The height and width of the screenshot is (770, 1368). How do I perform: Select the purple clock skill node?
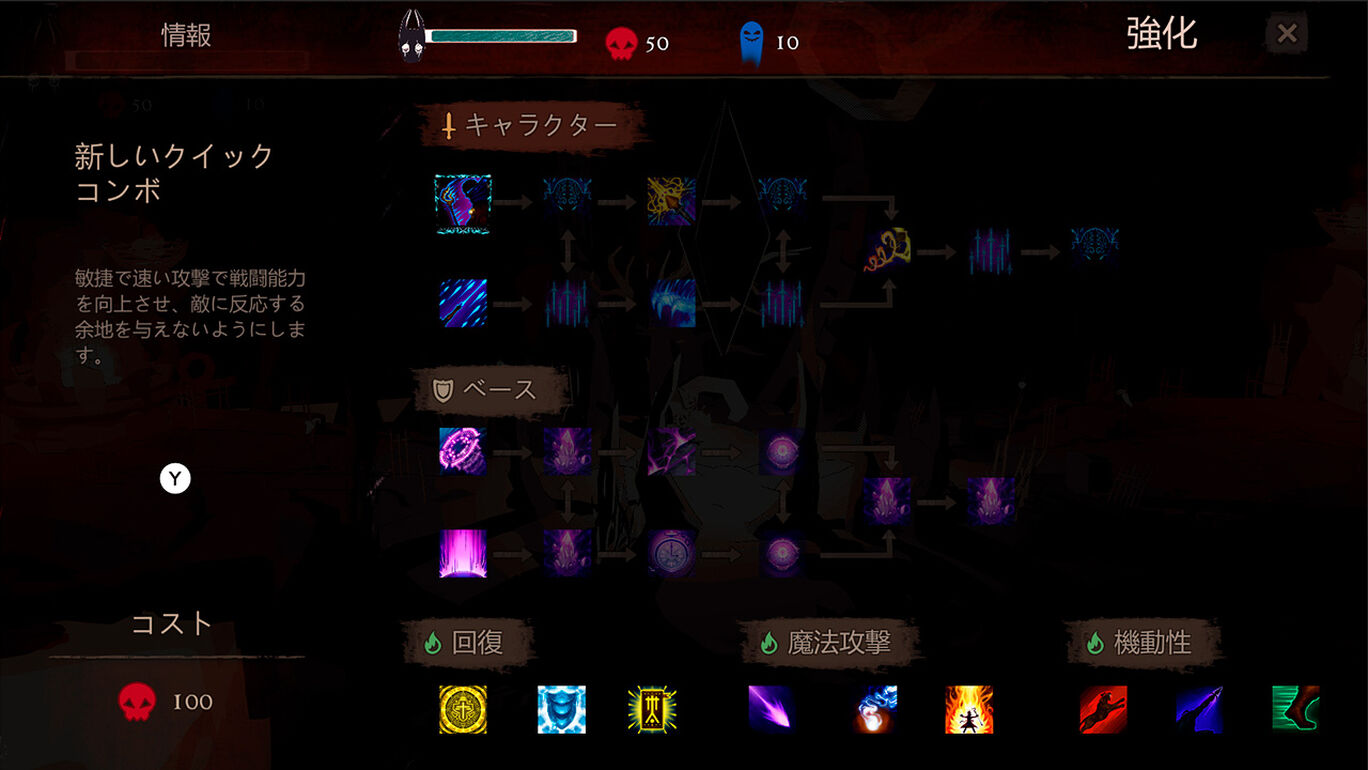(x=671, y=554)
